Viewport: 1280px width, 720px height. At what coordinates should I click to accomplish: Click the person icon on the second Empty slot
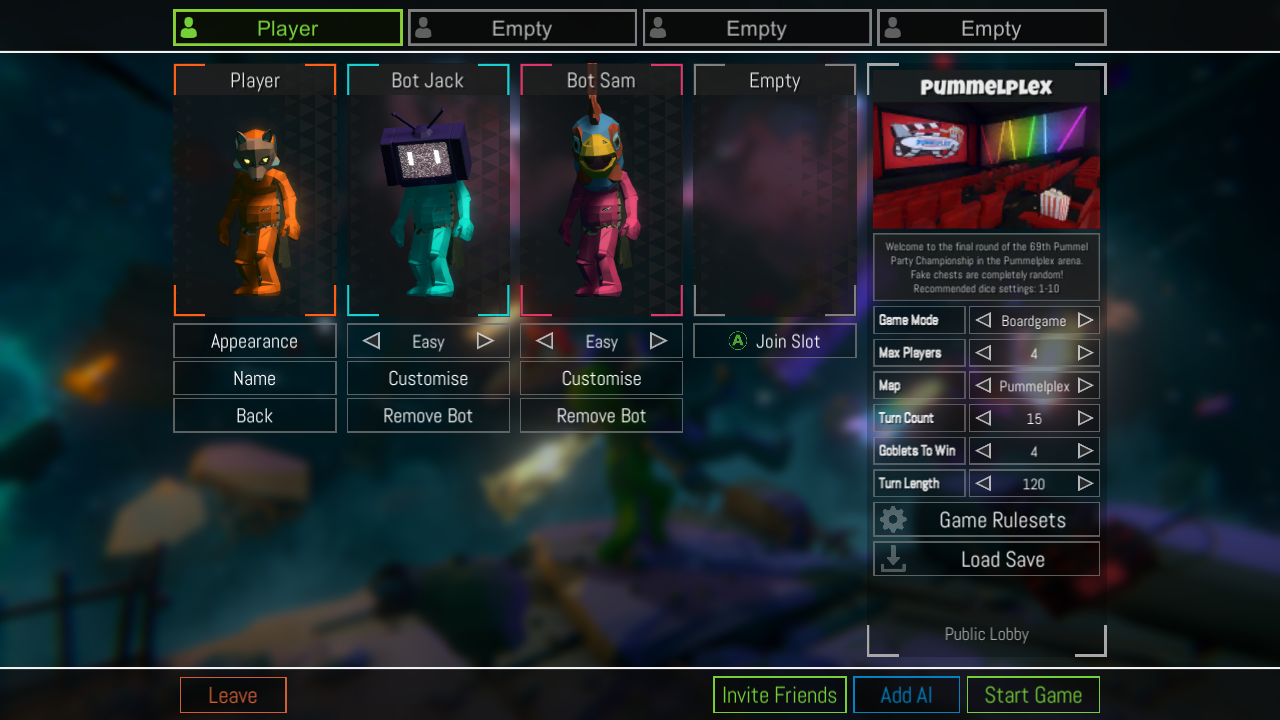pyautogui.click(x=425, y=27)
